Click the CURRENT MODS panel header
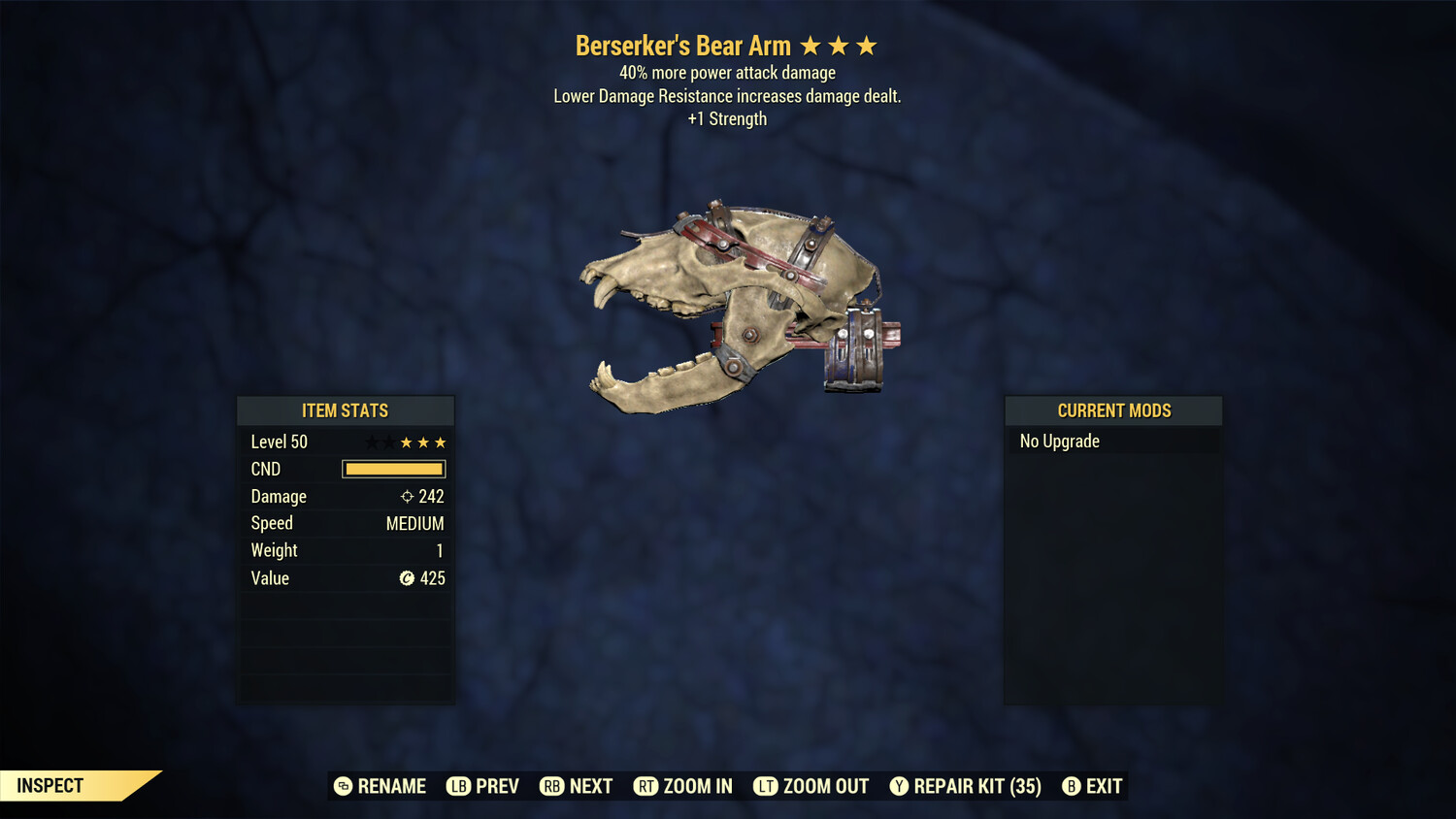This screenshot has width=1456, height=819. pyautogui.click(x=1112, y=409)
